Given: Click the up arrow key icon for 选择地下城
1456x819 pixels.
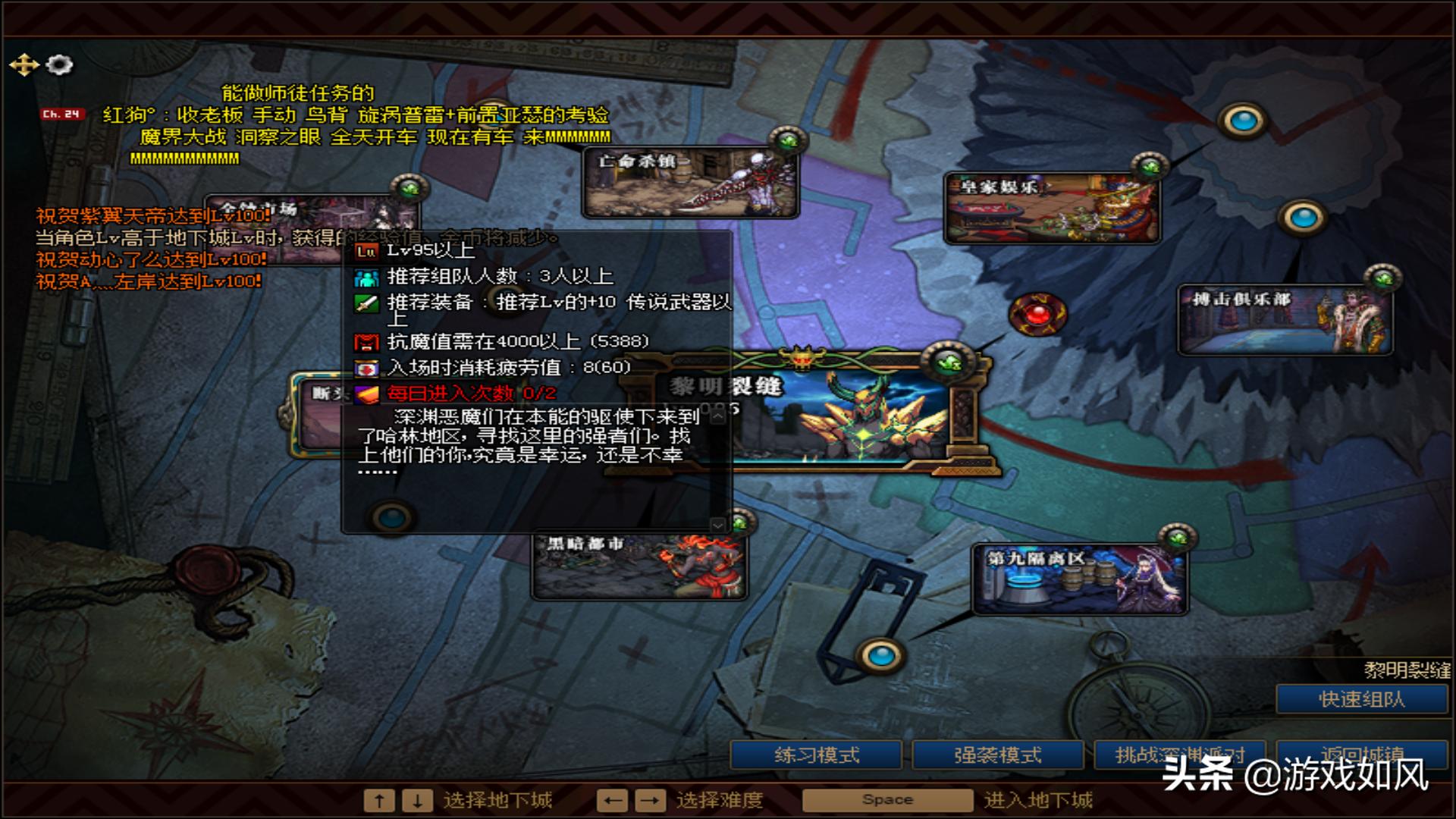Looking at the screenshot, I should [x=379, y=800].
